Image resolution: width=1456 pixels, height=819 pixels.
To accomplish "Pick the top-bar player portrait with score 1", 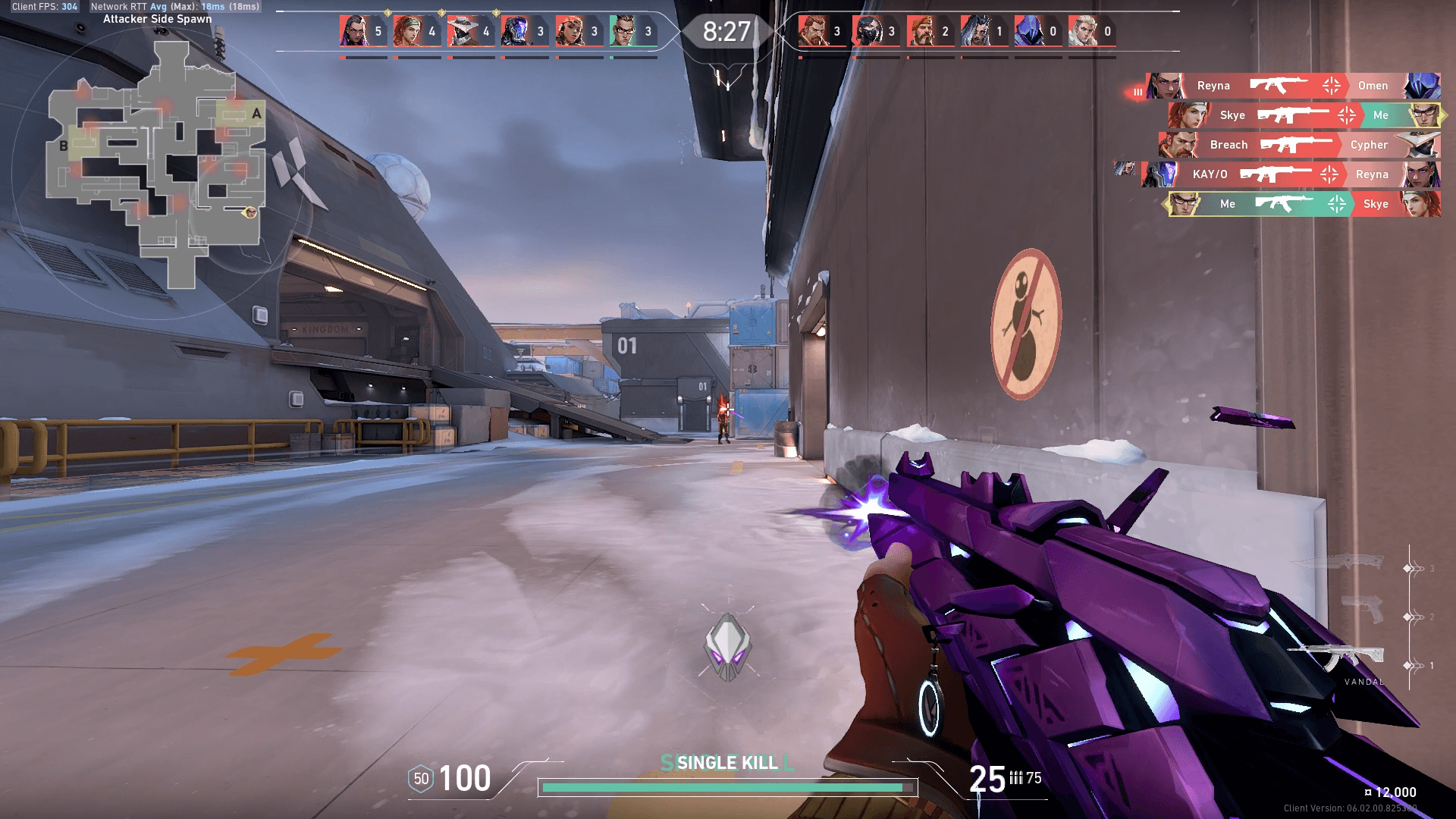I will (975, 31).
